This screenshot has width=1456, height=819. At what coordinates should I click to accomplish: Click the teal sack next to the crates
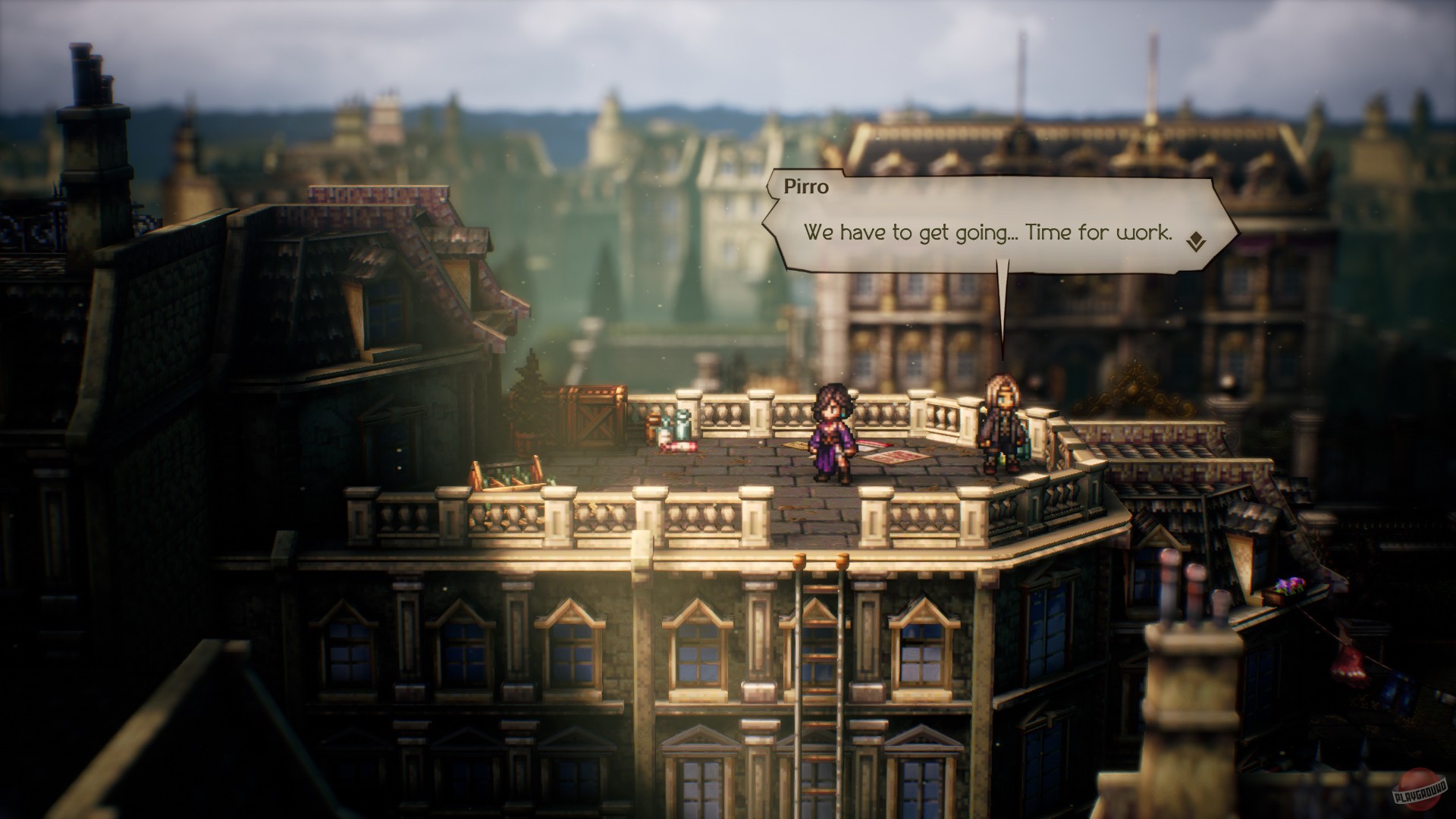[681, 425]
